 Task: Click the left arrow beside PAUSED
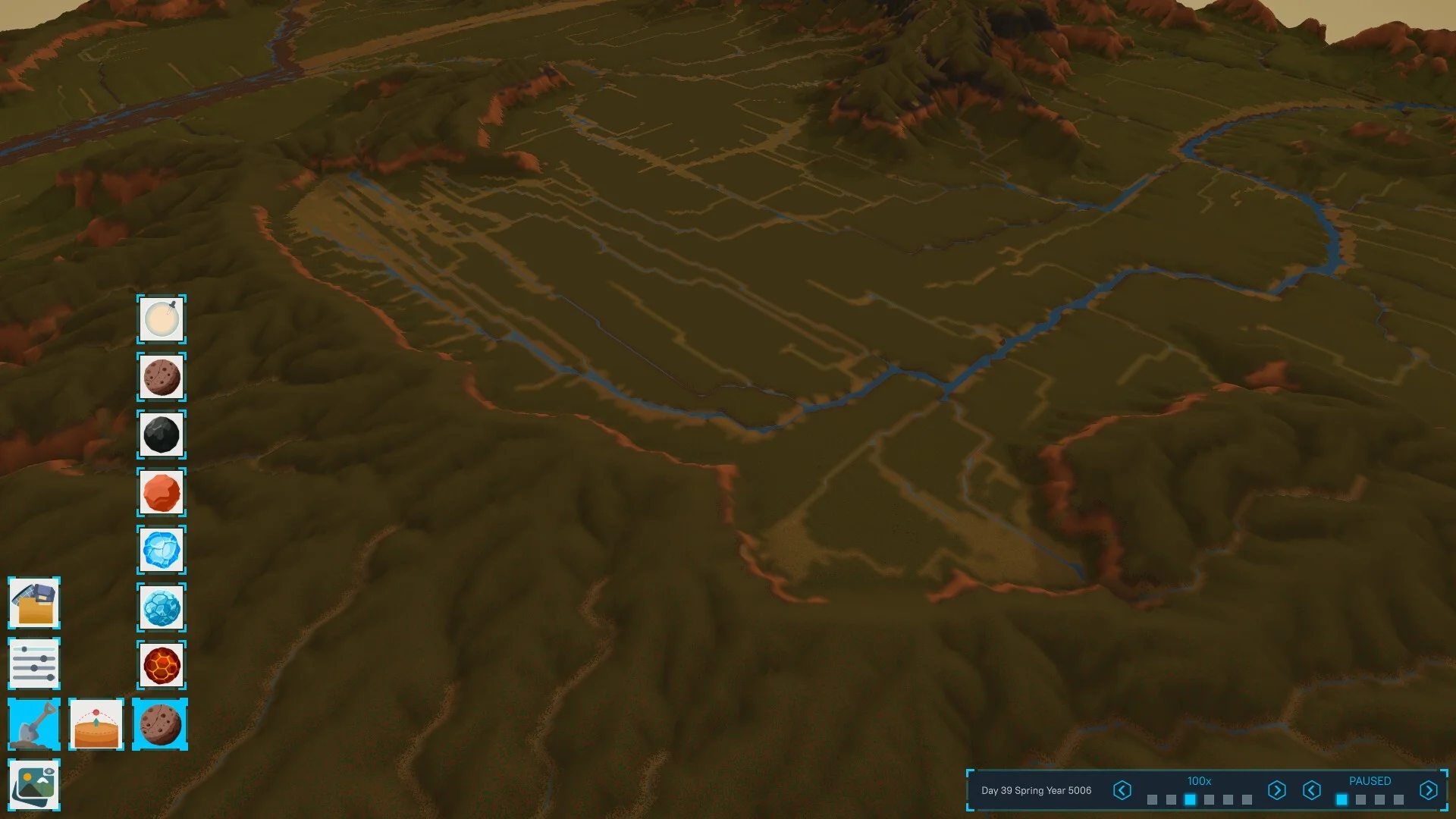tap(1312, 790)
